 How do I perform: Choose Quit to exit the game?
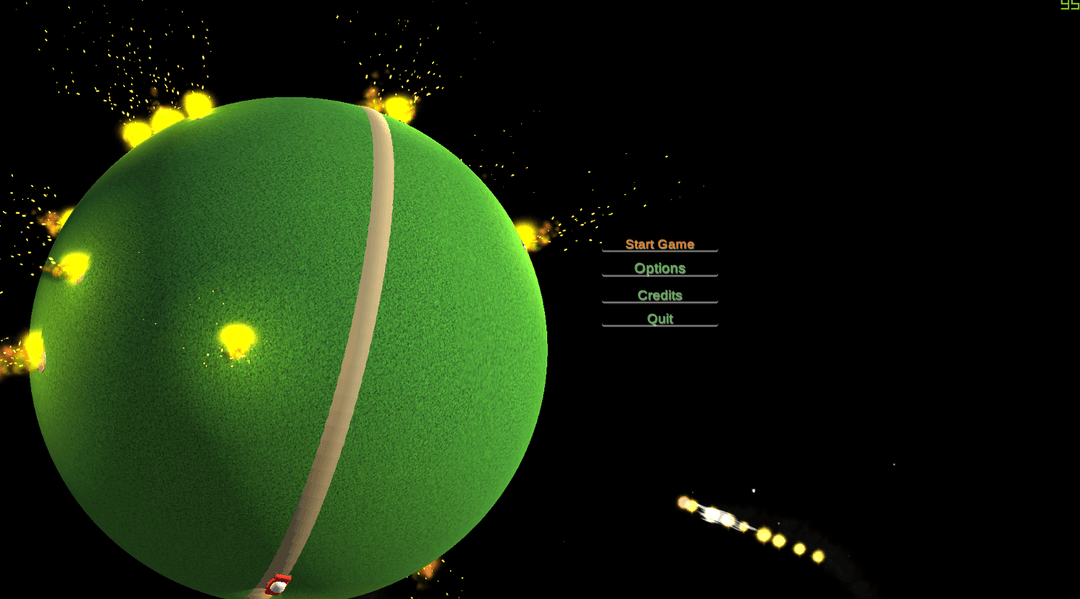point(659,319)
